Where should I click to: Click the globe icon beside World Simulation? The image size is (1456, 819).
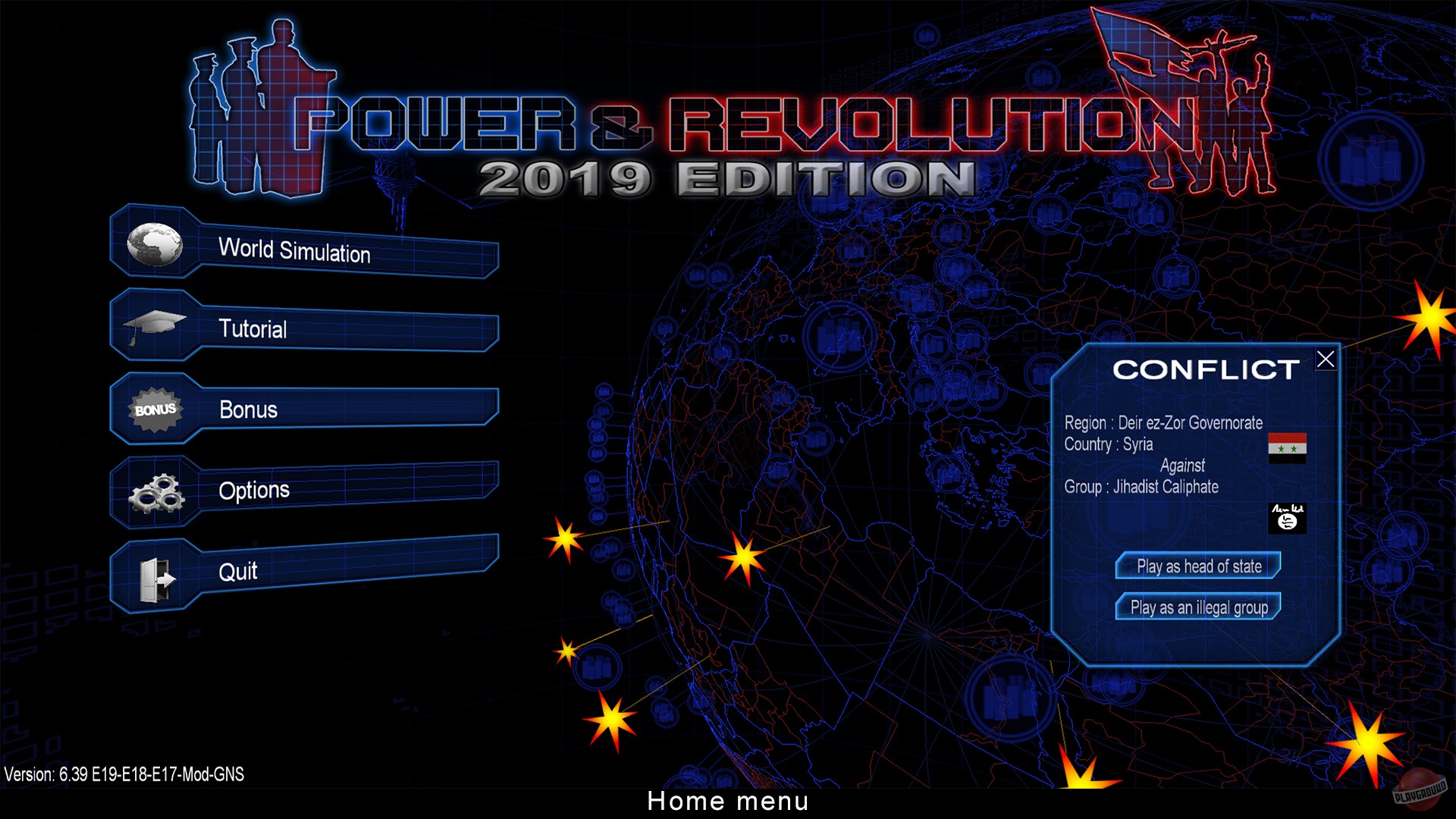(154, 244)
